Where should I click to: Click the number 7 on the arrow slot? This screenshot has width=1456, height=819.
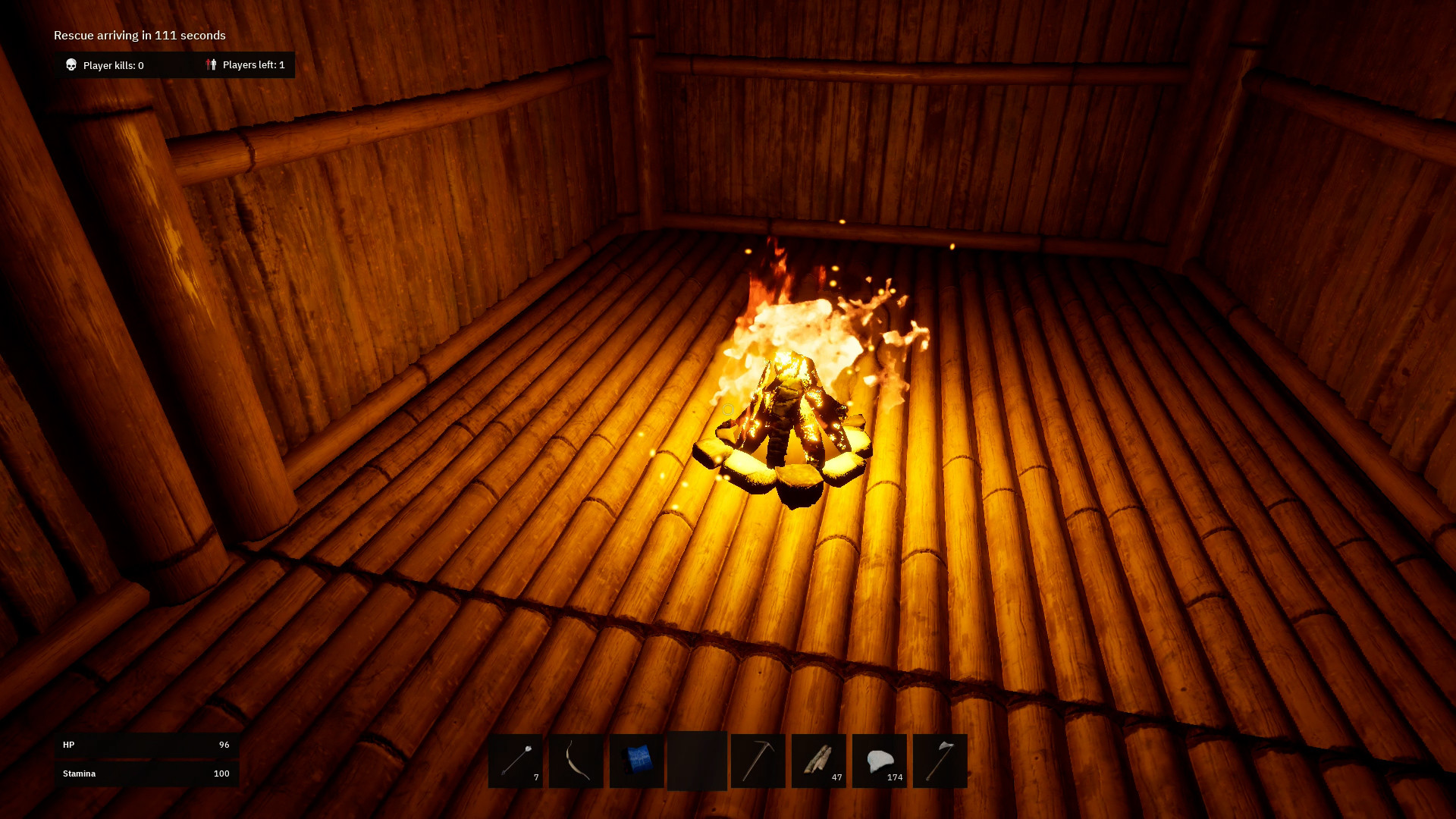tap(536, 777)
